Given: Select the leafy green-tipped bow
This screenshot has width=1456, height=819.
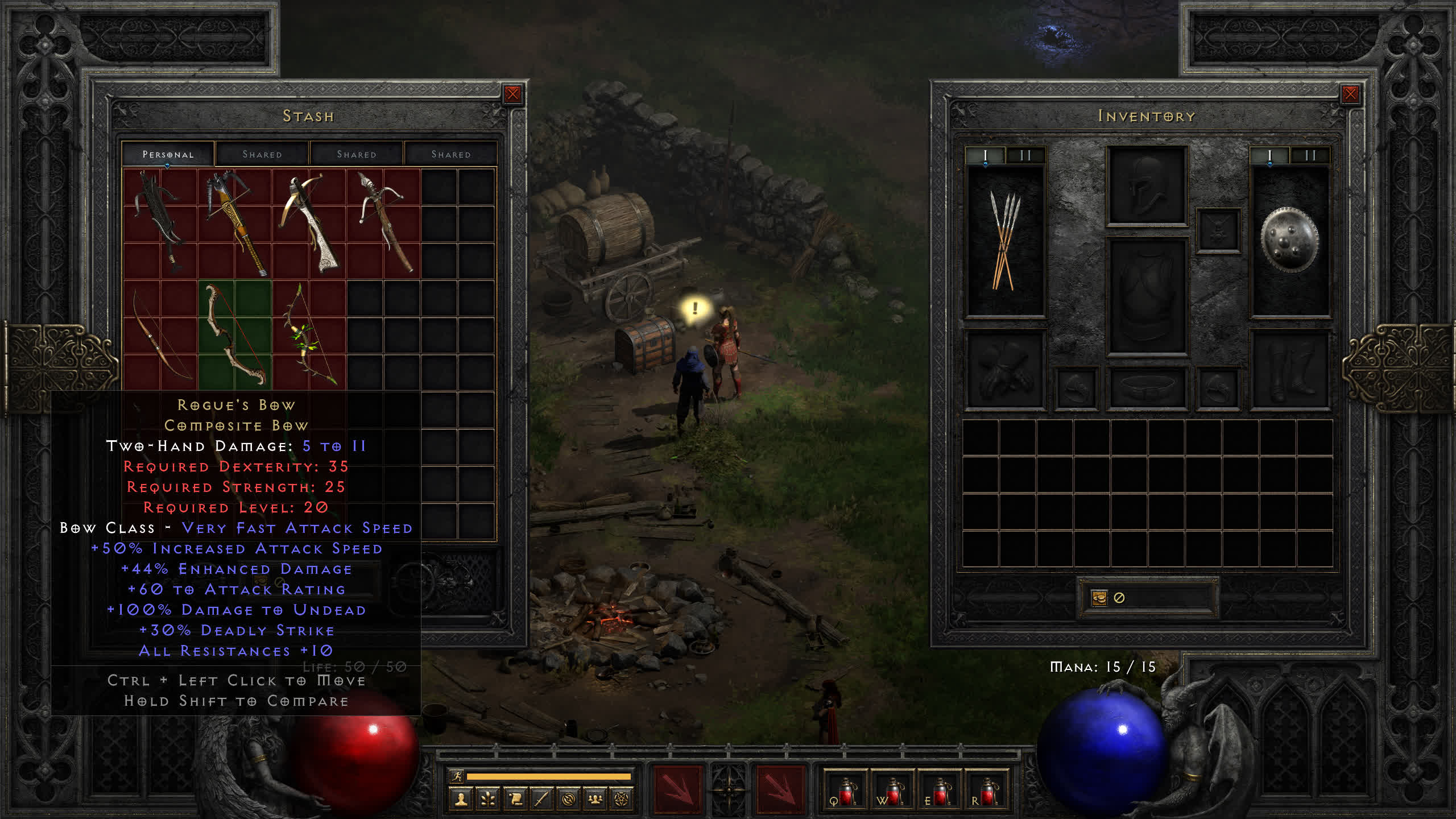Looking at the screenshot, I should [x=309, y=334].
